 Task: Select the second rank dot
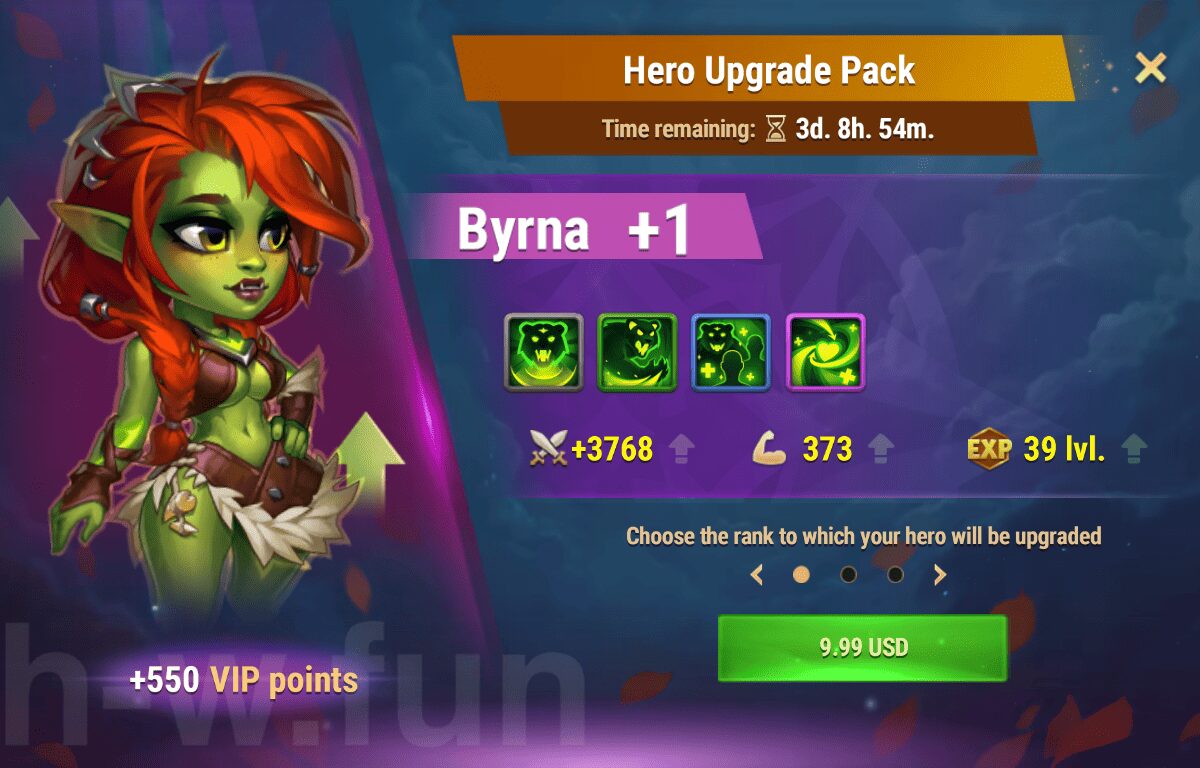[848, 575]
